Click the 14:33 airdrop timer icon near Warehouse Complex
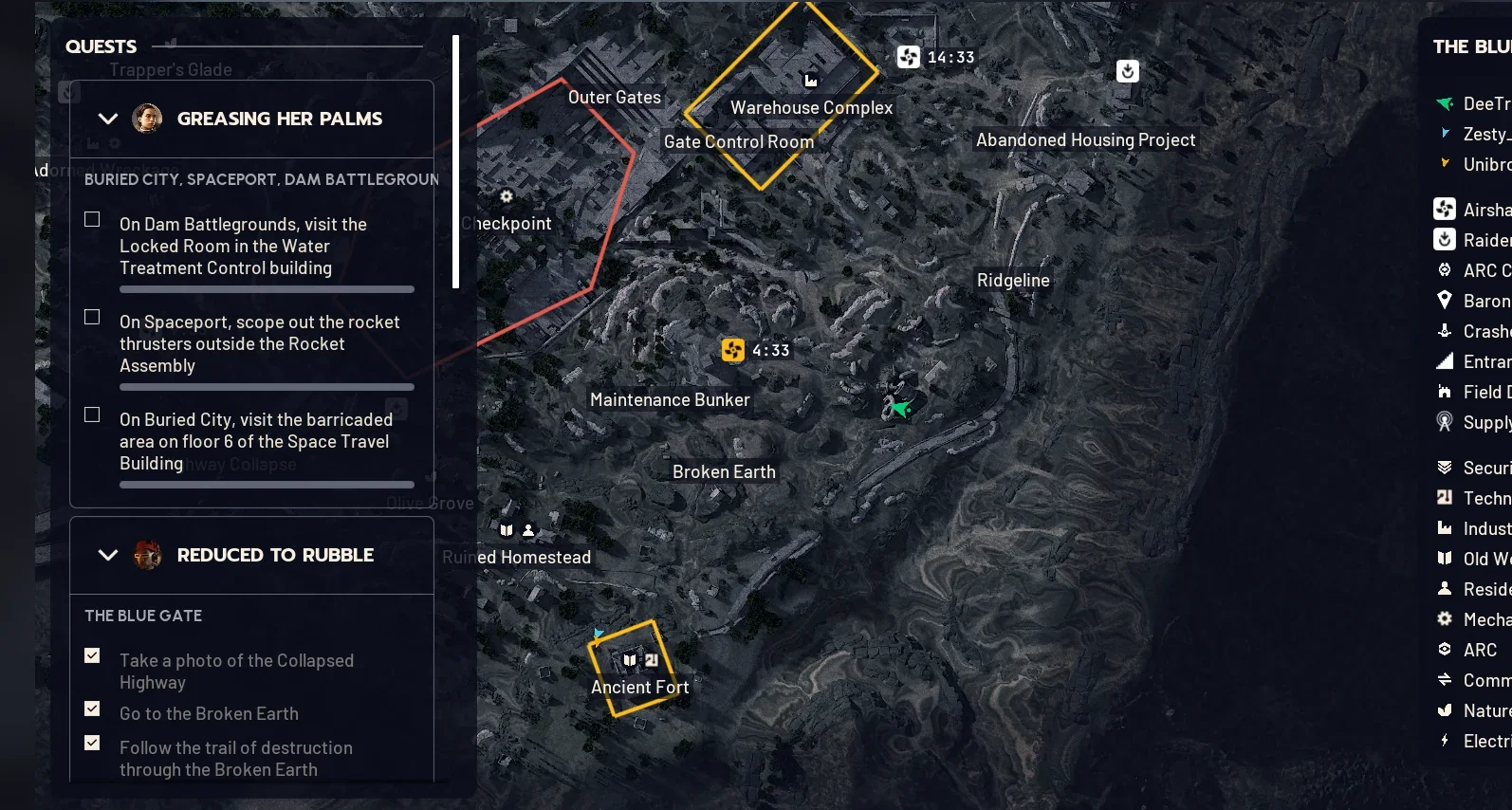 [908, 57]
